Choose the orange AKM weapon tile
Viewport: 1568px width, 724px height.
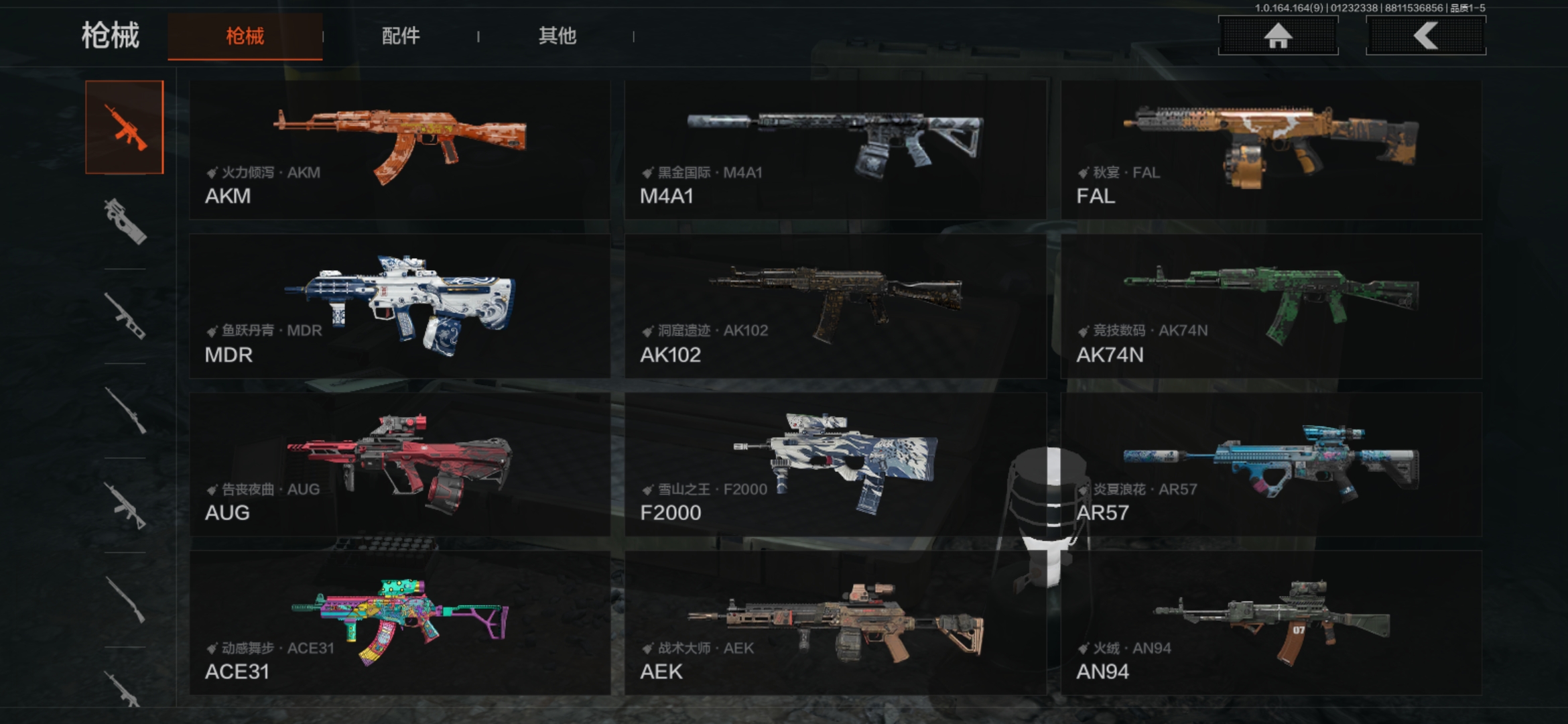click(399, 149)
